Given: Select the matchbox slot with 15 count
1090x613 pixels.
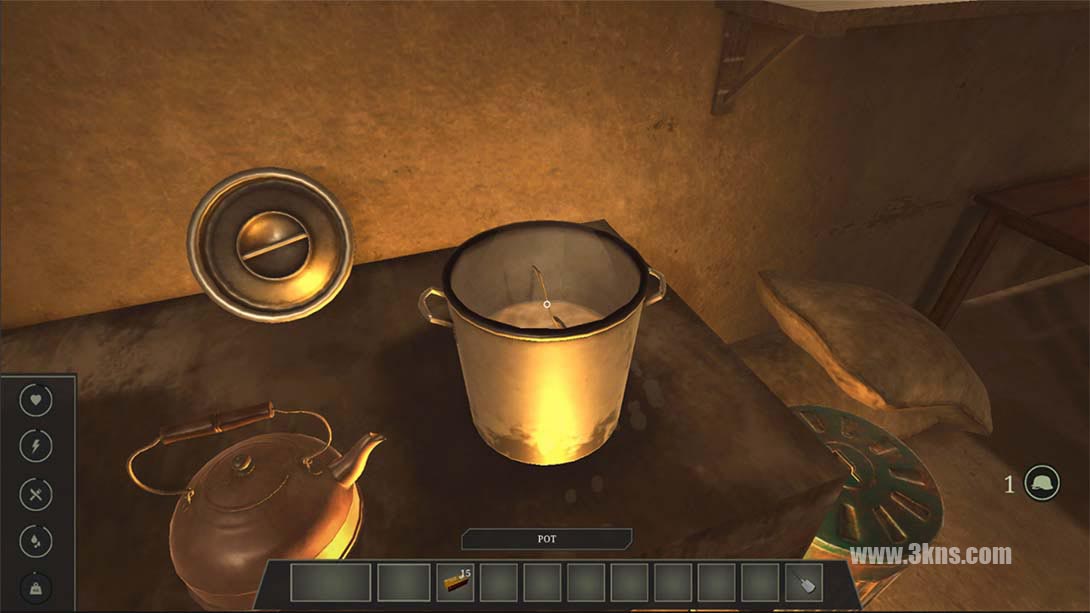Looking at the screenshot, I should [455, 582].
